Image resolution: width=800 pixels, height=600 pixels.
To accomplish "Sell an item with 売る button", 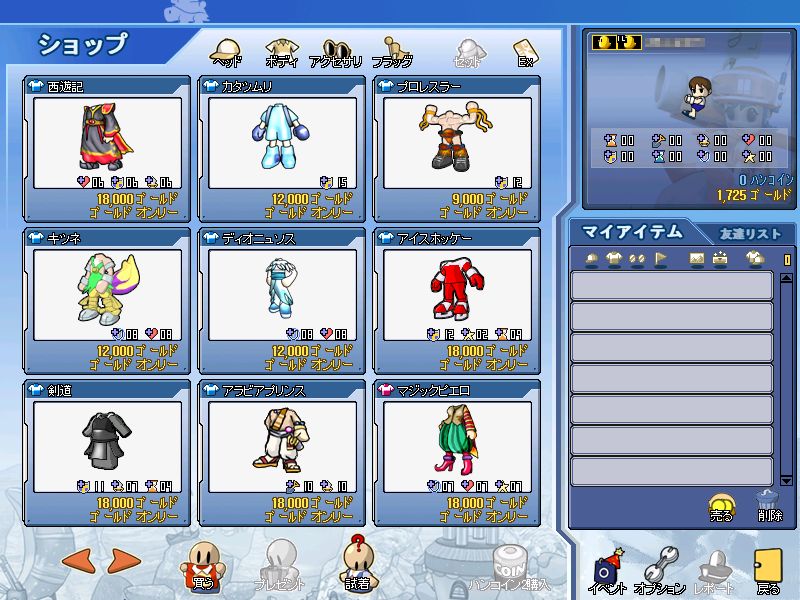I will point(721,507).
